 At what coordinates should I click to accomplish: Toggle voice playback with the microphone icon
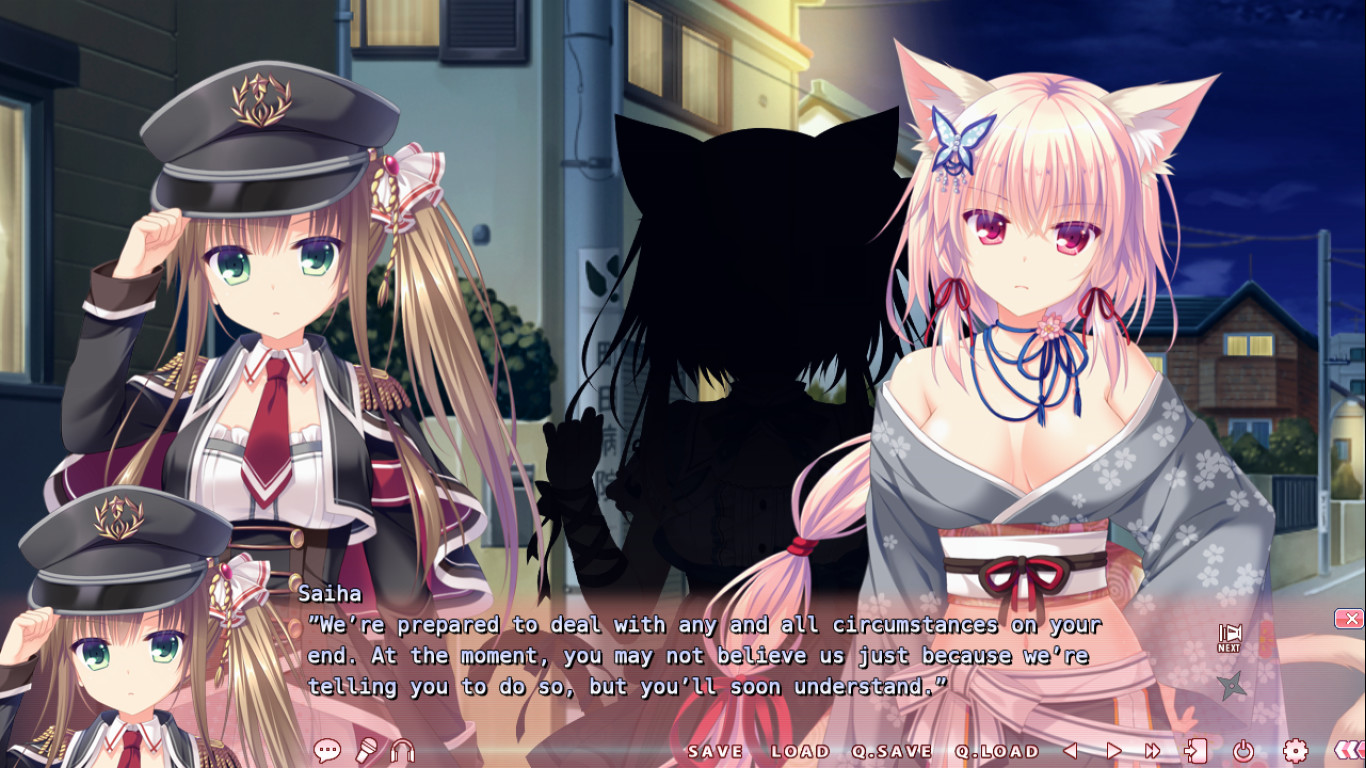[366, 750]
